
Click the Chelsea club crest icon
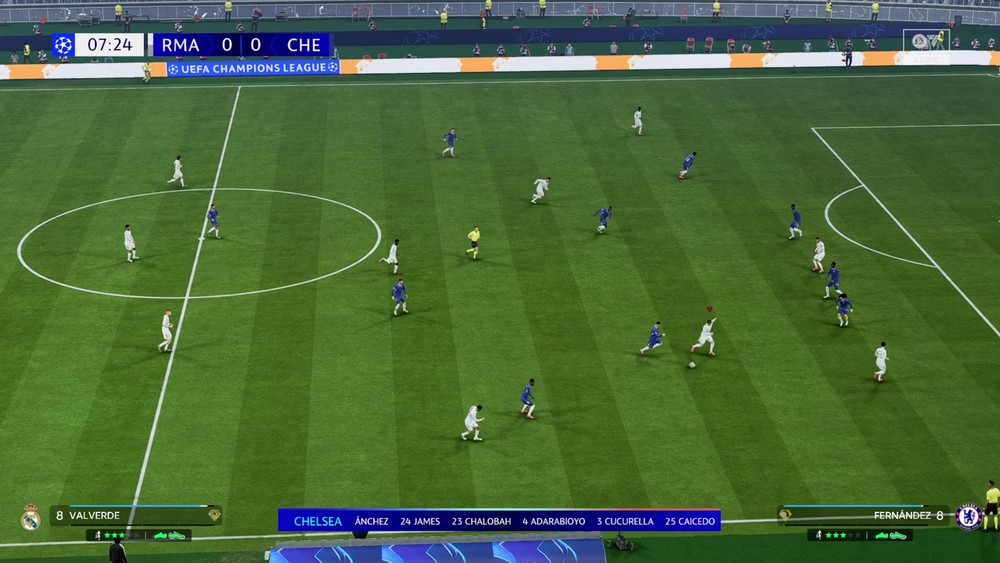pos(967,516)
